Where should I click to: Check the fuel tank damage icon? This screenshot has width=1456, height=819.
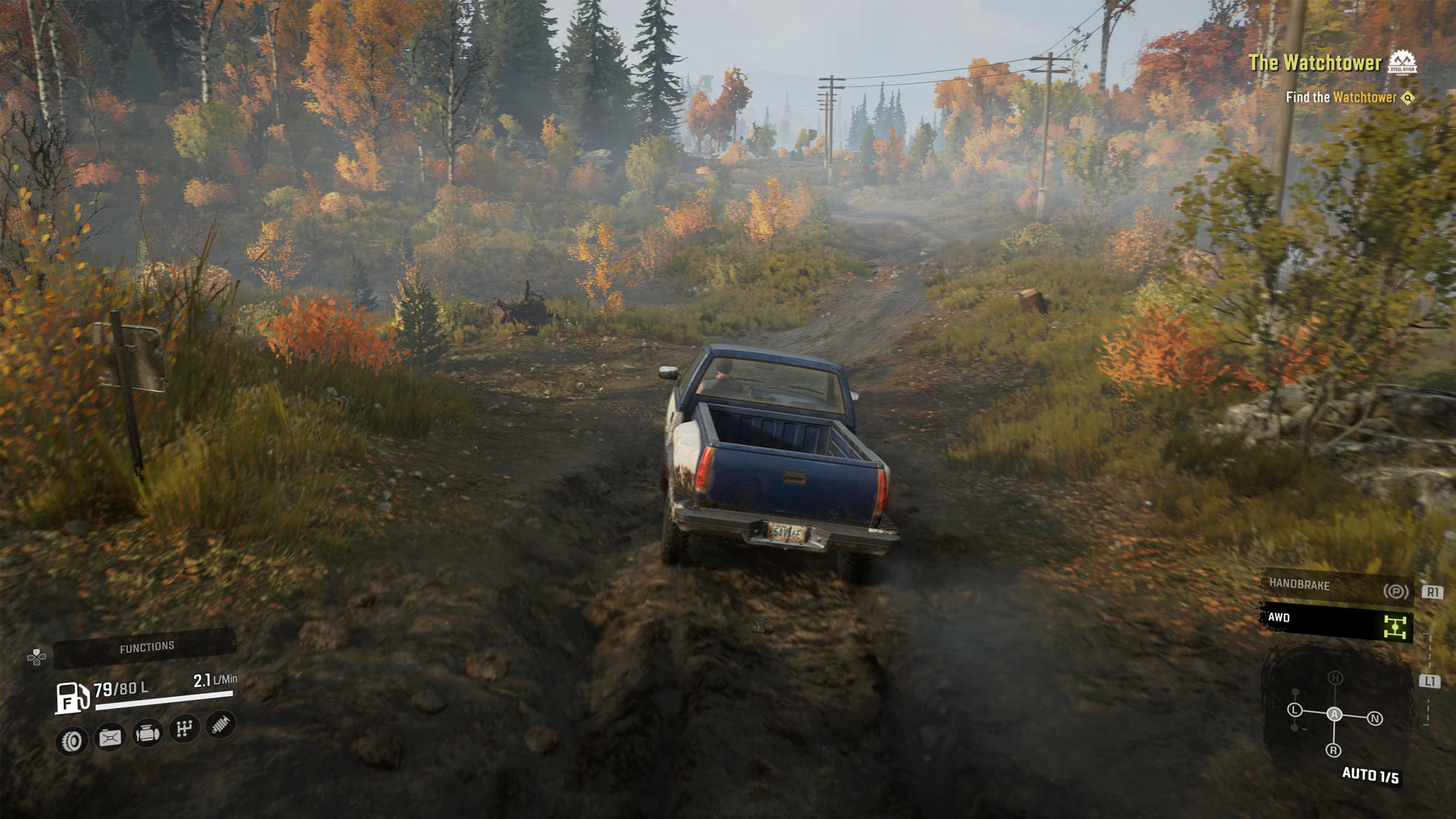[x=110, y=737]
